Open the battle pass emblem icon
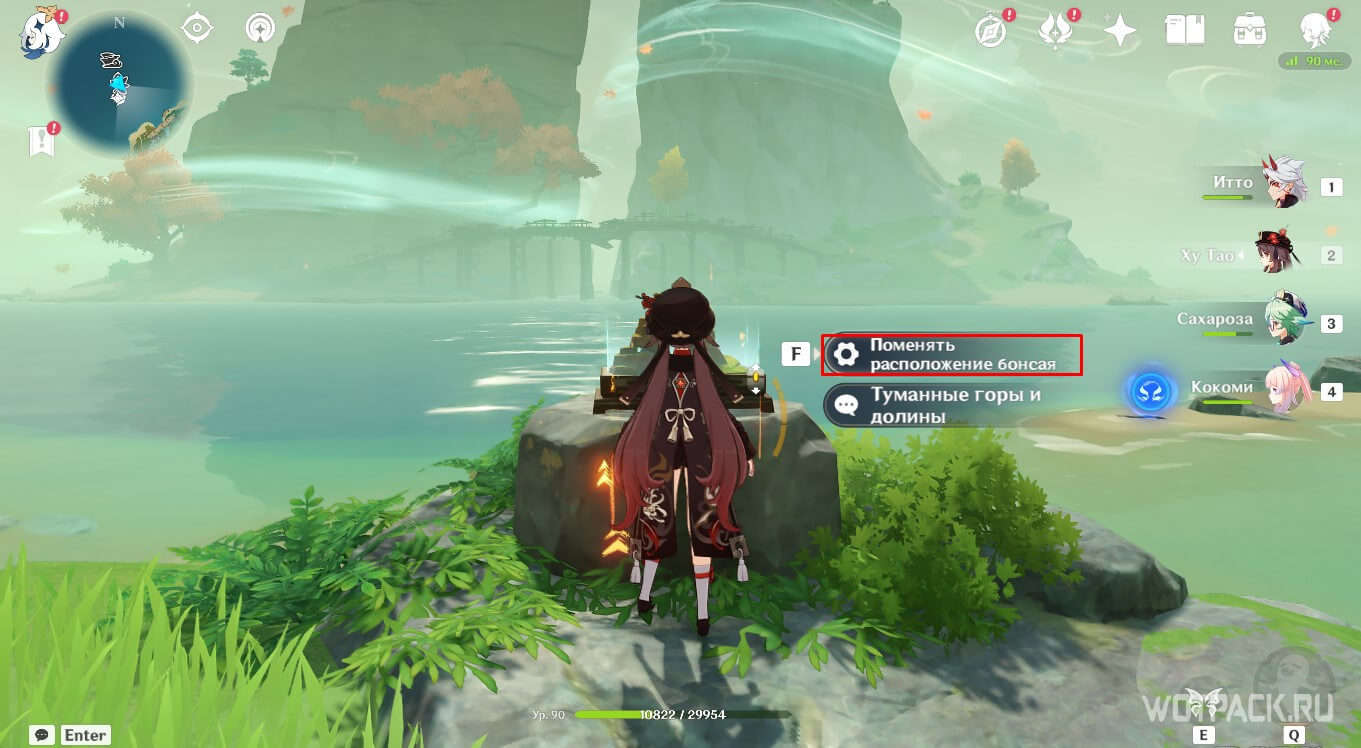The height and width of the screenshot is (748, 1361). tap(1055, 31)
